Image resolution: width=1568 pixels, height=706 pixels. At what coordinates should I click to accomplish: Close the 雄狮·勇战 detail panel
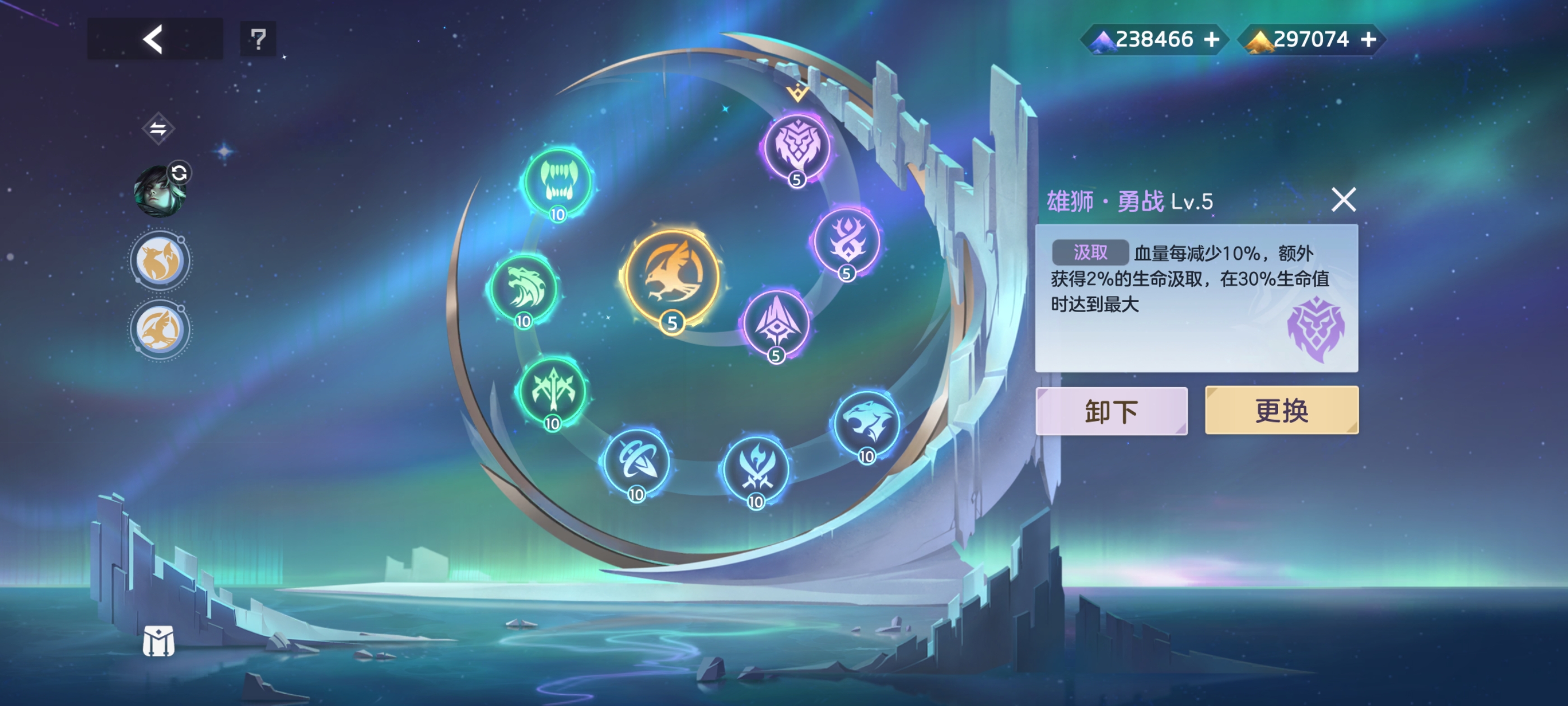pyautogui.click(x=1344, y=200)
